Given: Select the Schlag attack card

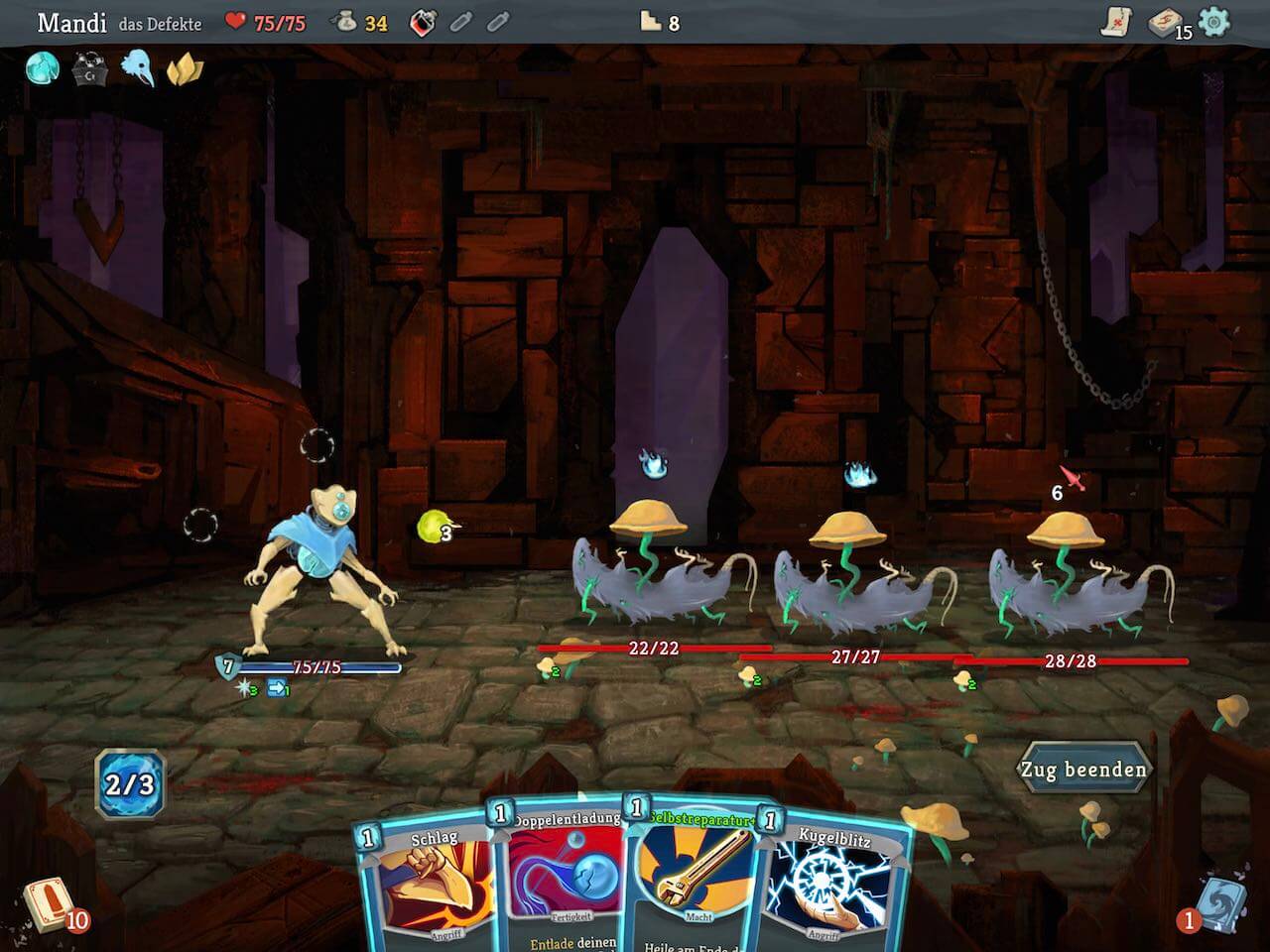Looking at the screenshot, I should [x=429, y=888].
